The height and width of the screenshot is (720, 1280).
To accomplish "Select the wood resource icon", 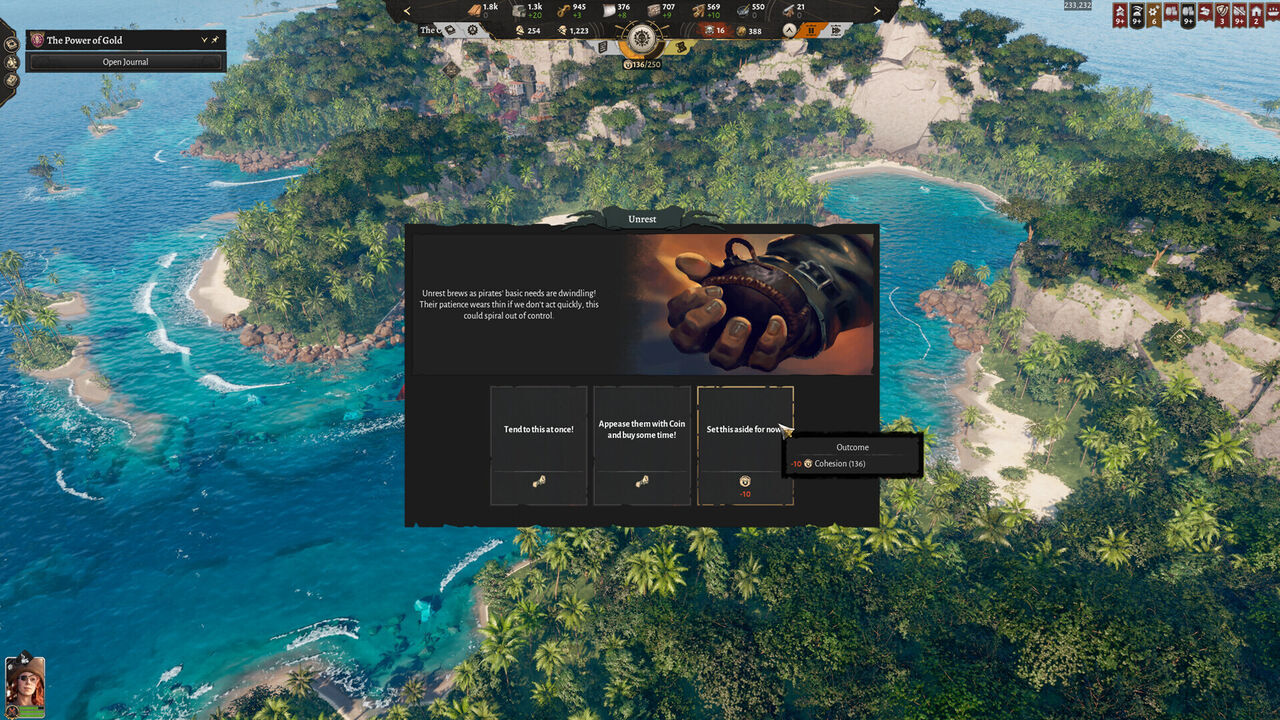I will [474, 9].
